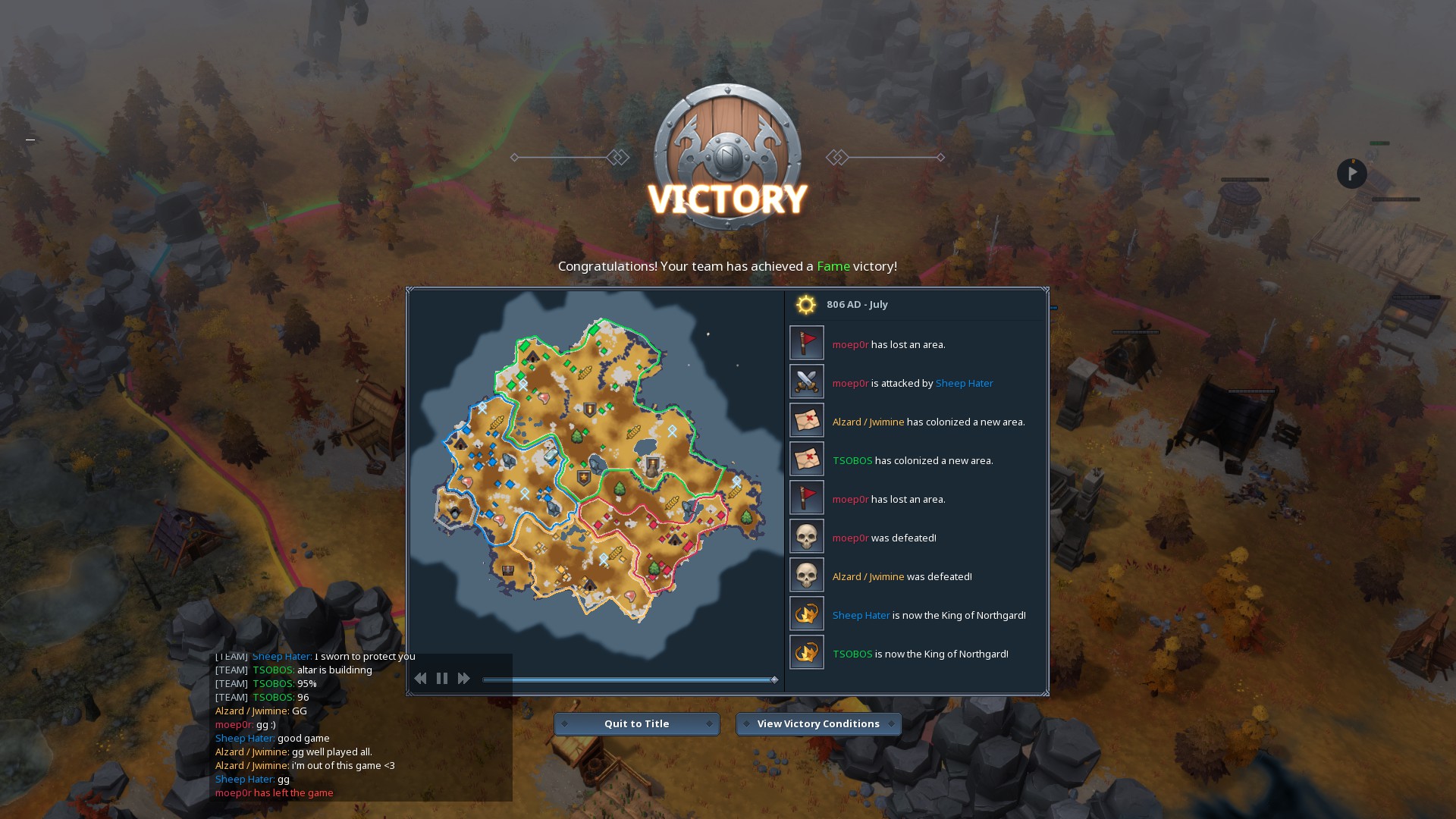Image resolution: width=1456 pixels, height=819 pixels.
Task: Fast-forward the replay
Action: pyautogui.click(x=463, y=678)
